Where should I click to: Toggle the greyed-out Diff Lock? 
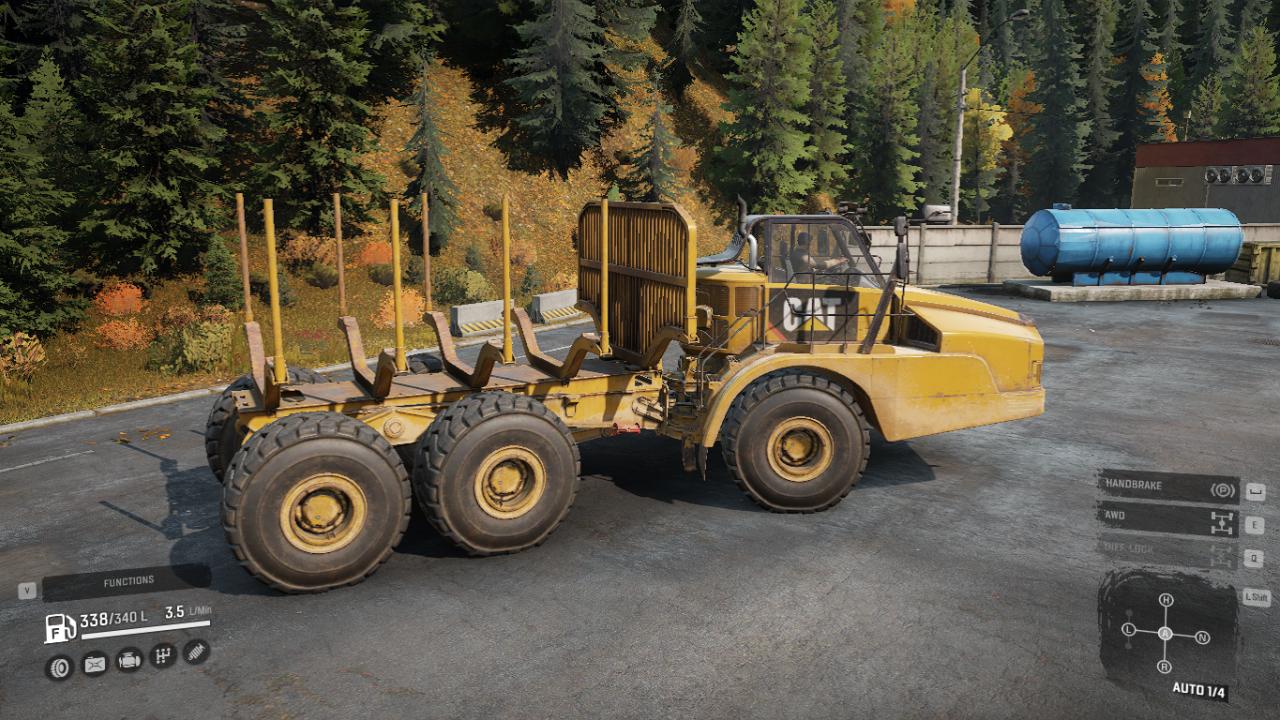click(1168, 549)
